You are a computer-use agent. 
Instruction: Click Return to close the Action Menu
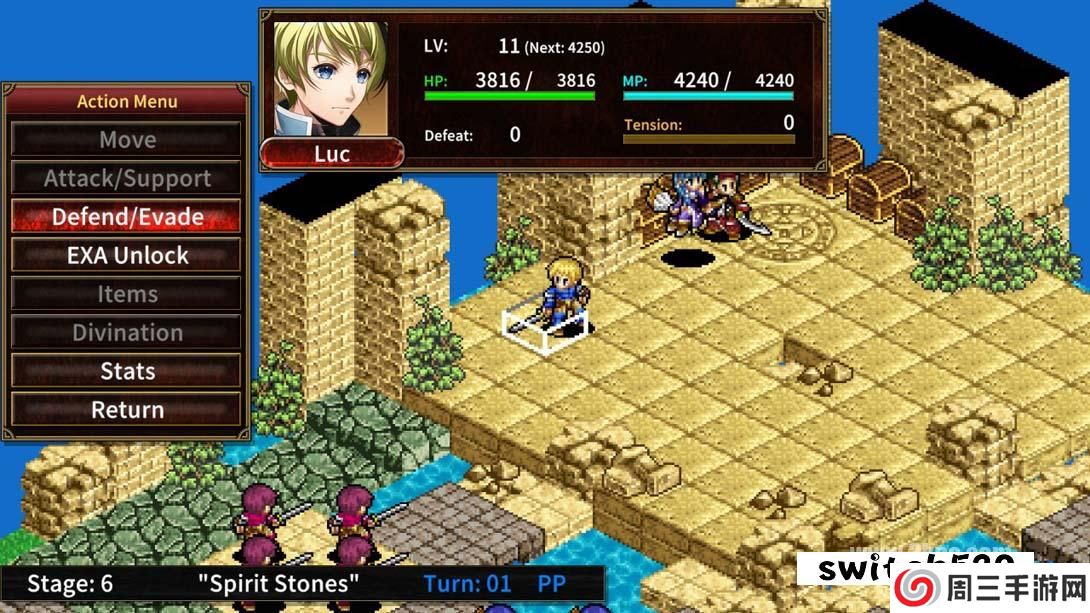[127, 409]
